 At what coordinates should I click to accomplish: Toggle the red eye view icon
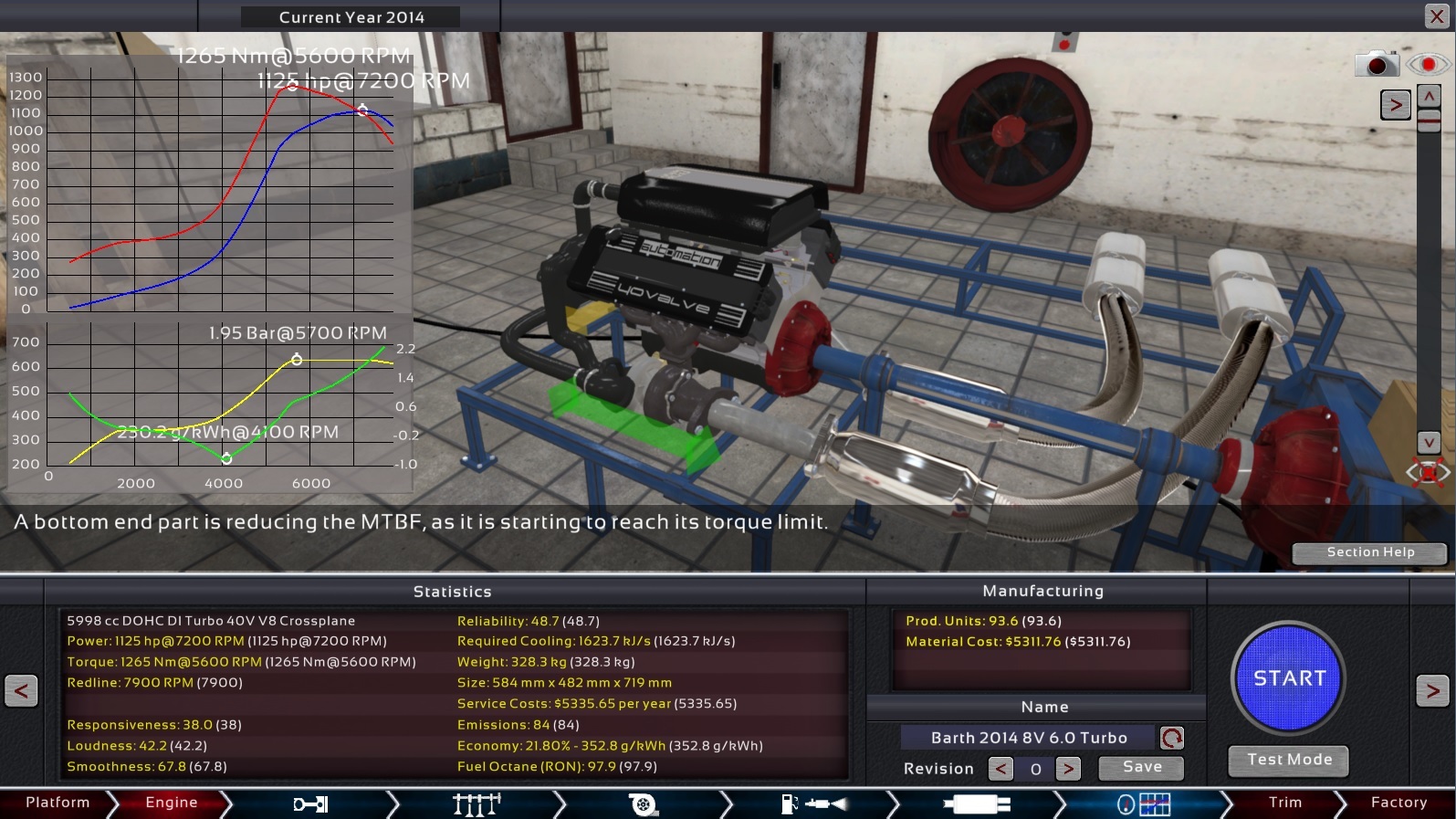1428,65
